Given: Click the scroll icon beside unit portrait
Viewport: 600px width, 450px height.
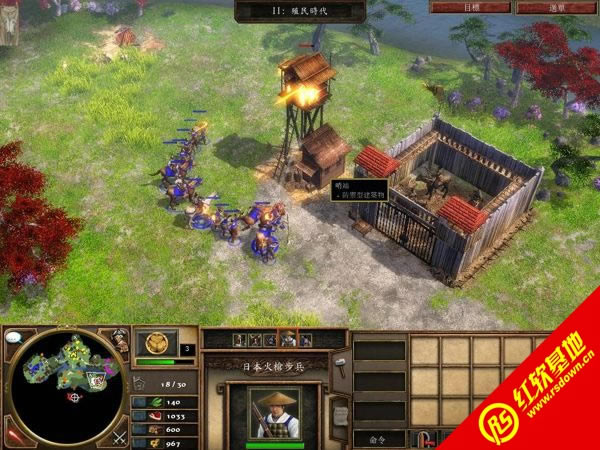Looking at the screenshot, I should 339,414.
